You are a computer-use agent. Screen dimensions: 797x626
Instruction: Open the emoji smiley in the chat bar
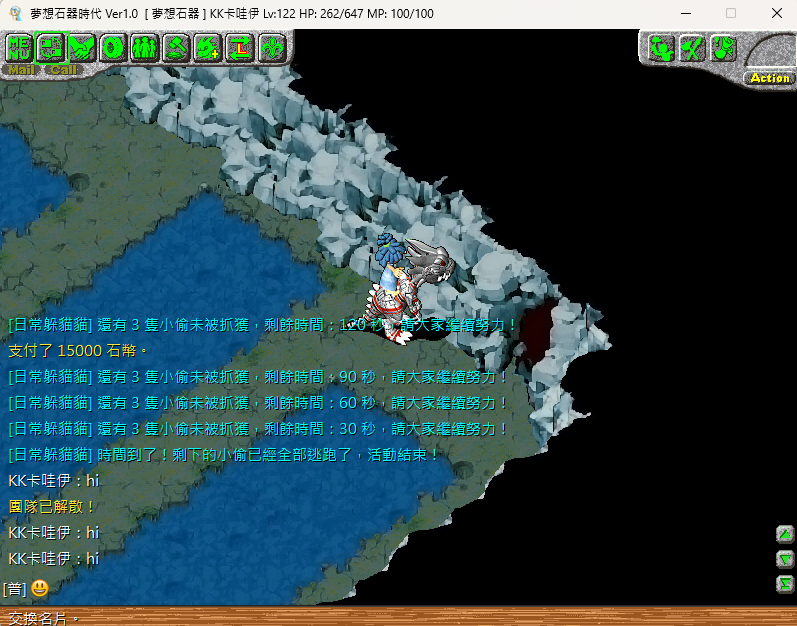(39, 589)
